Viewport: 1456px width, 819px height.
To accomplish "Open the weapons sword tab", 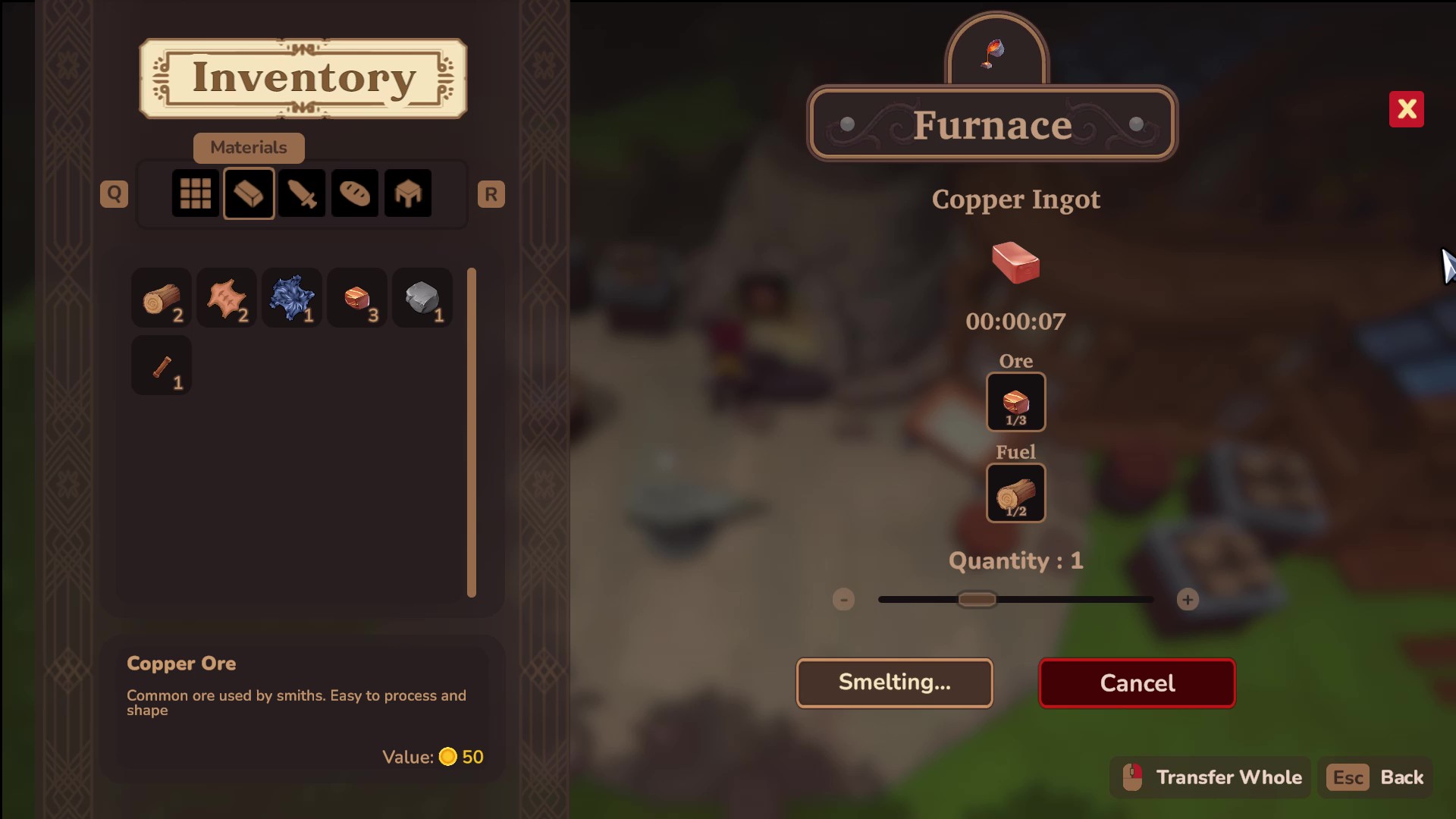I will pos(302,193).
